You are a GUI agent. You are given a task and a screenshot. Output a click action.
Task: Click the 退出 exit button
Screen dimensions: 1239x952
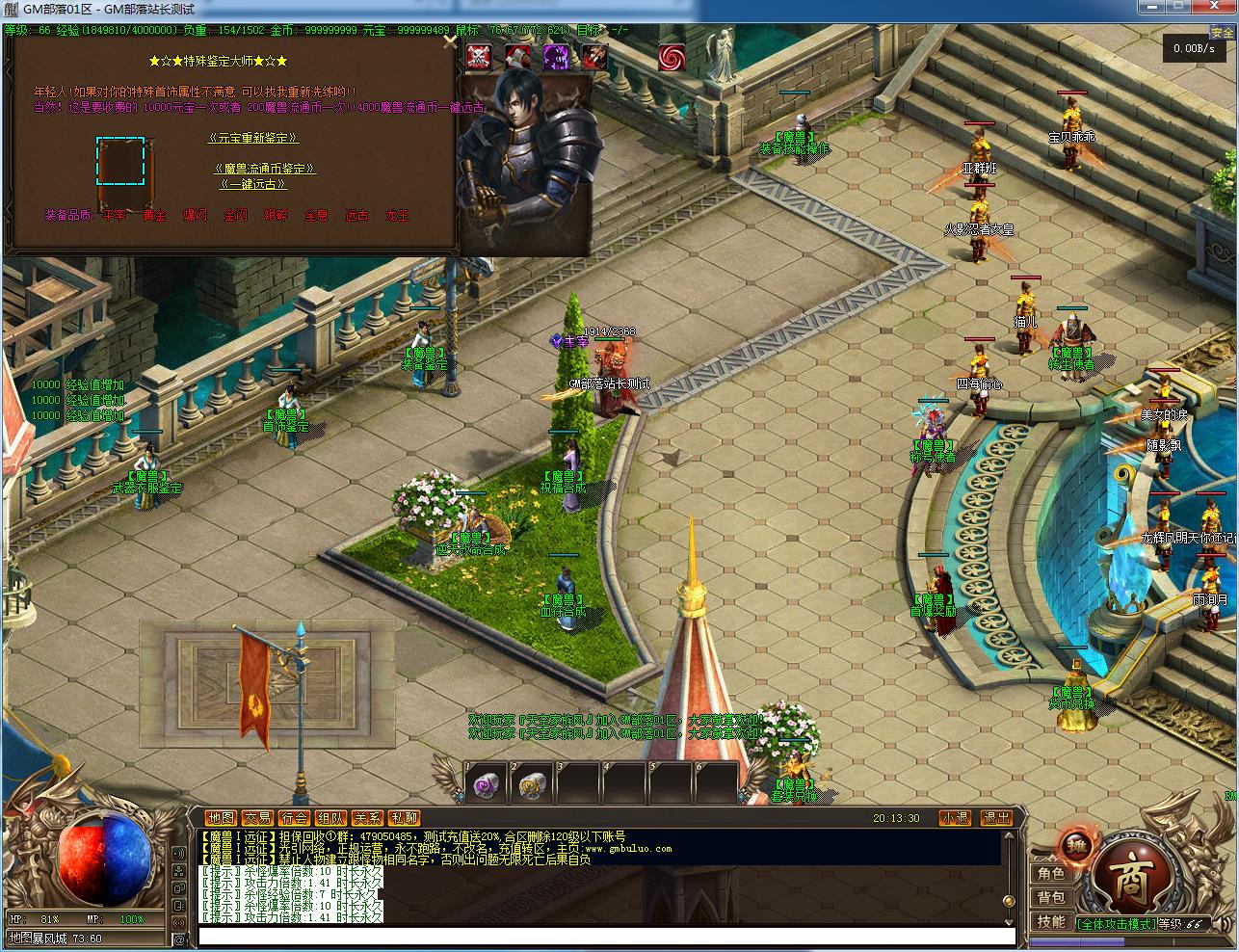click(x=996, y=818)
